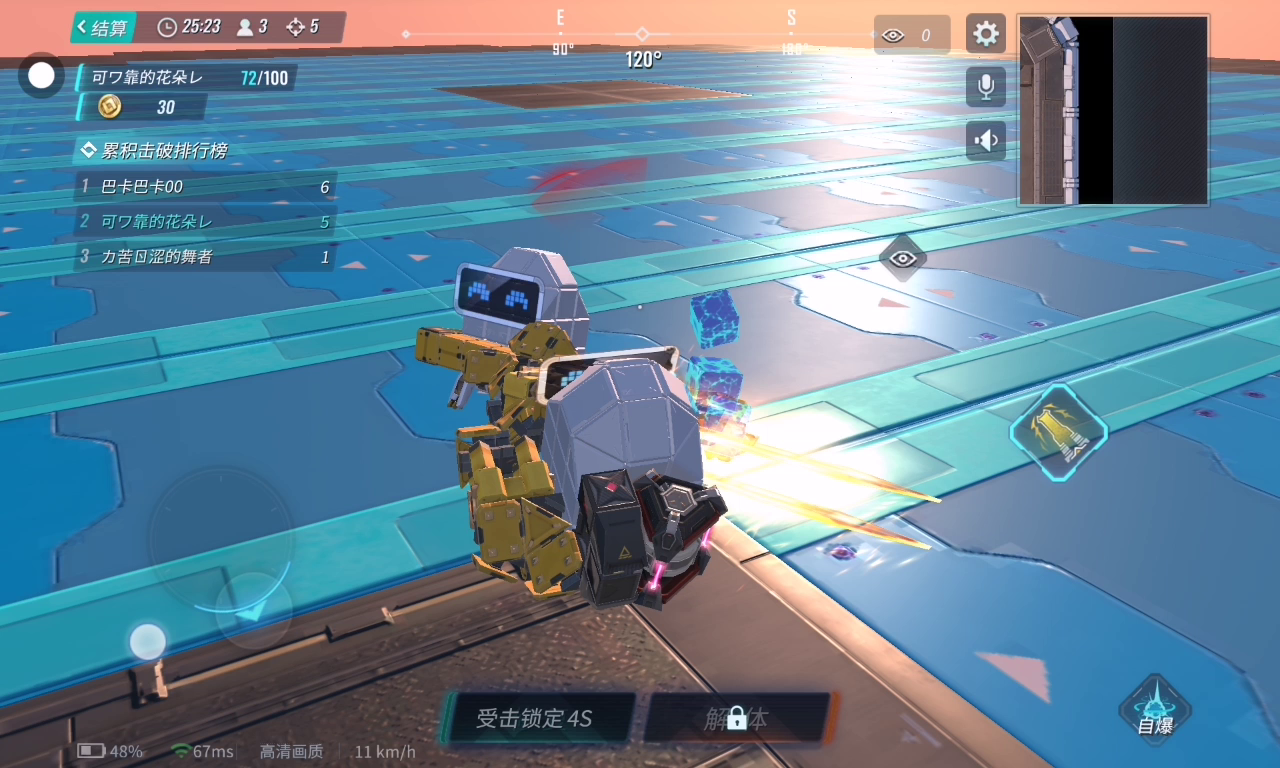Screen dimensions: 1280x768
Task: Tap the locked 解体 button
Action: tap(737, 718)
